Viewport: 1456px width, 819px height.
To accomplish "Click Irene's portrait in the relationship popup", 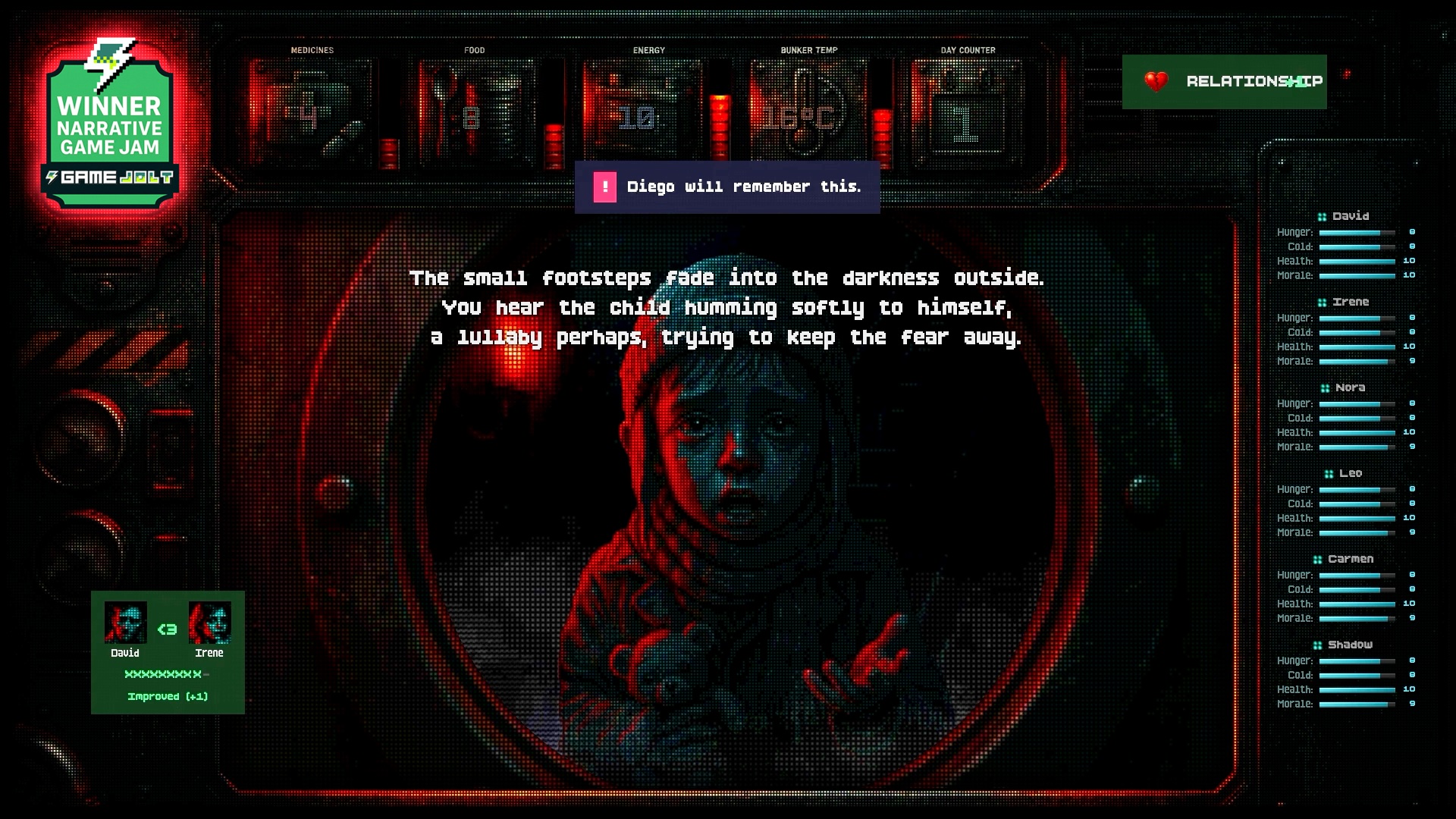I will [x=209, y=623].
